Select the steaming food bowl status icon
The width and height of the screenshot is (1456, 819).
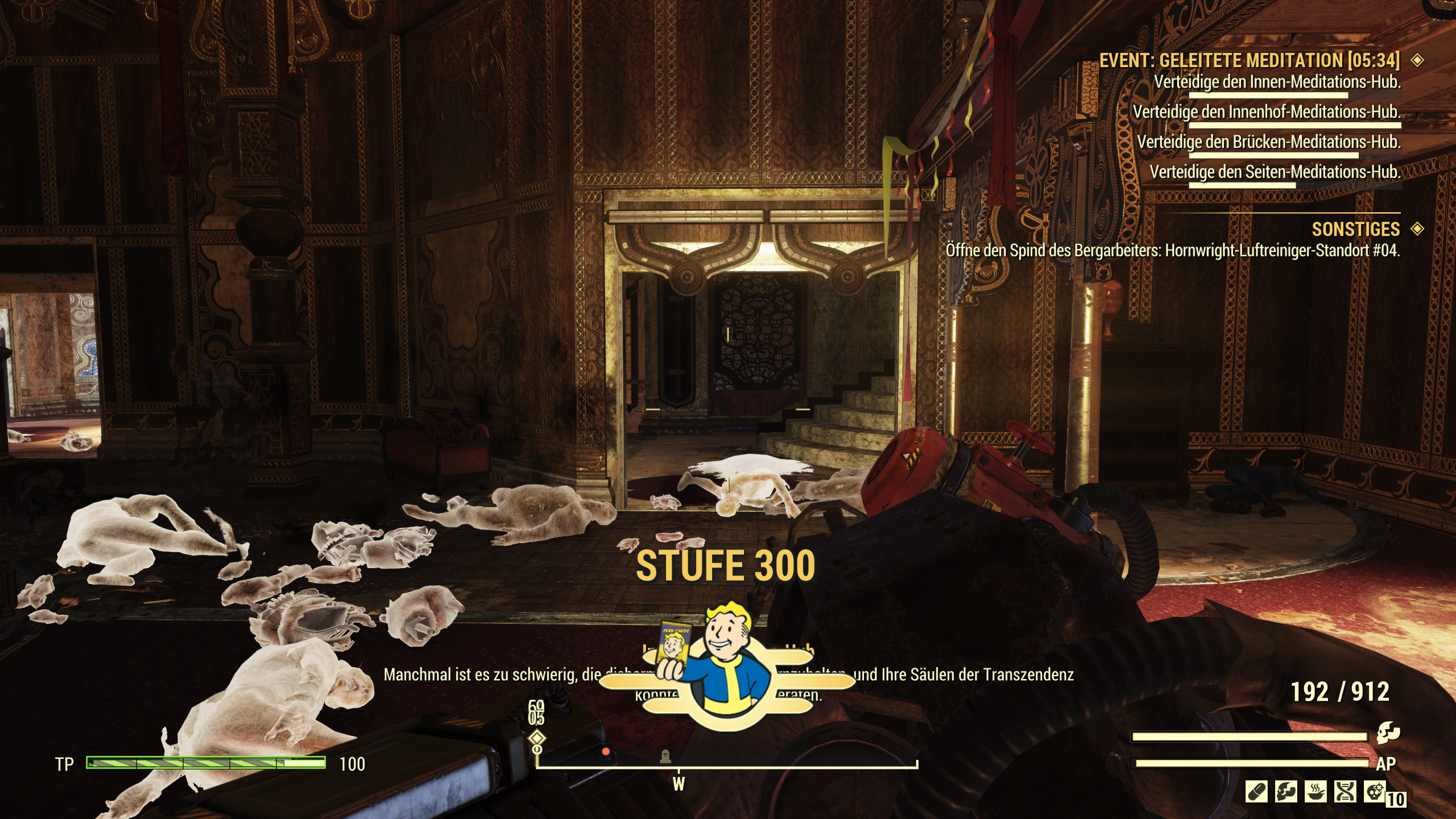pos(1316,792)
